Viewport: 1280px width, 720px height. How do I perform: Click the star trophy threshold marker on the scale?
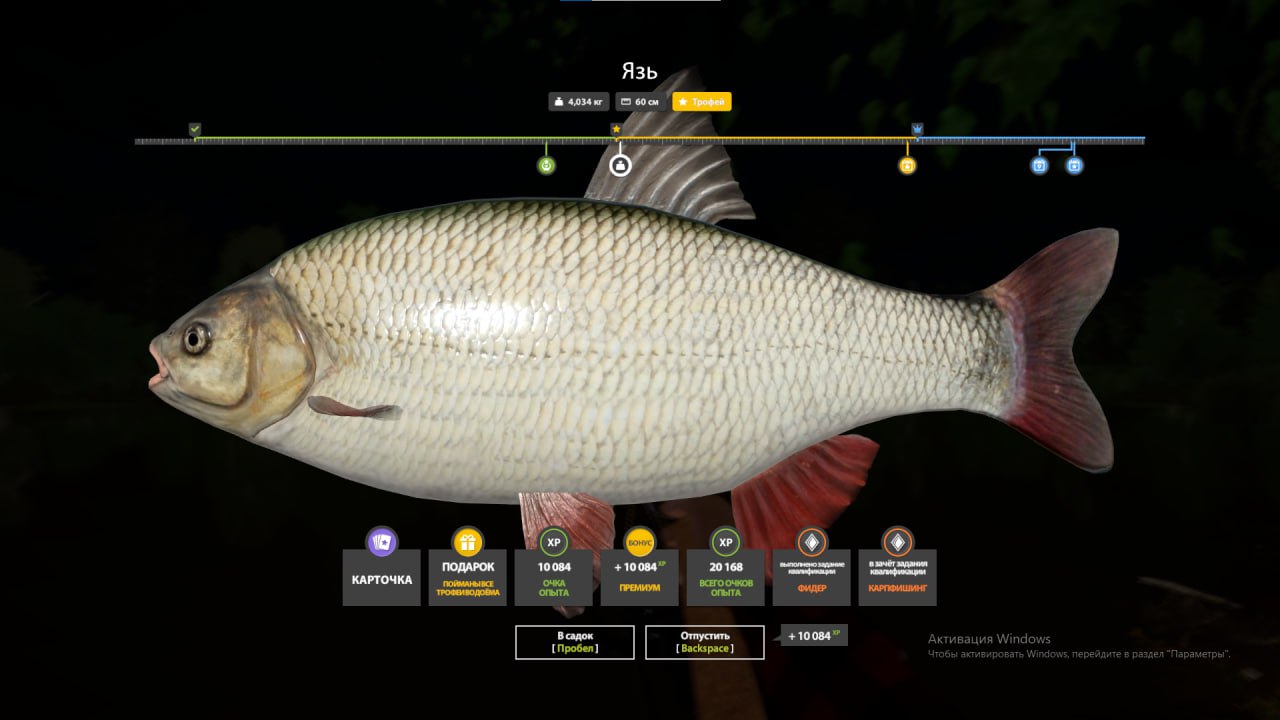616,129
